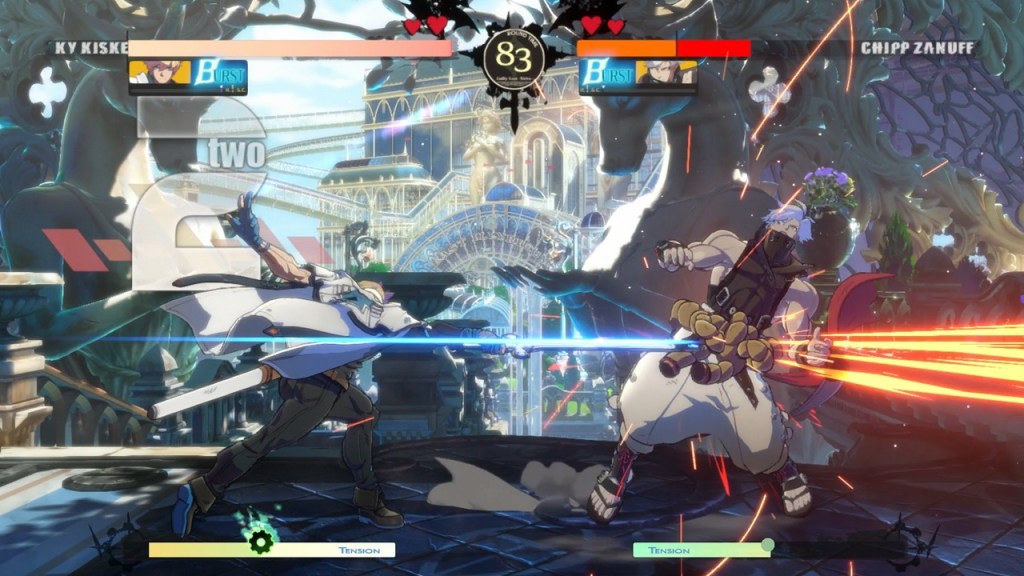
Task: Activate Ky Kiske's Burst icon
Action: pyautogui.click(x=219, y=74)
